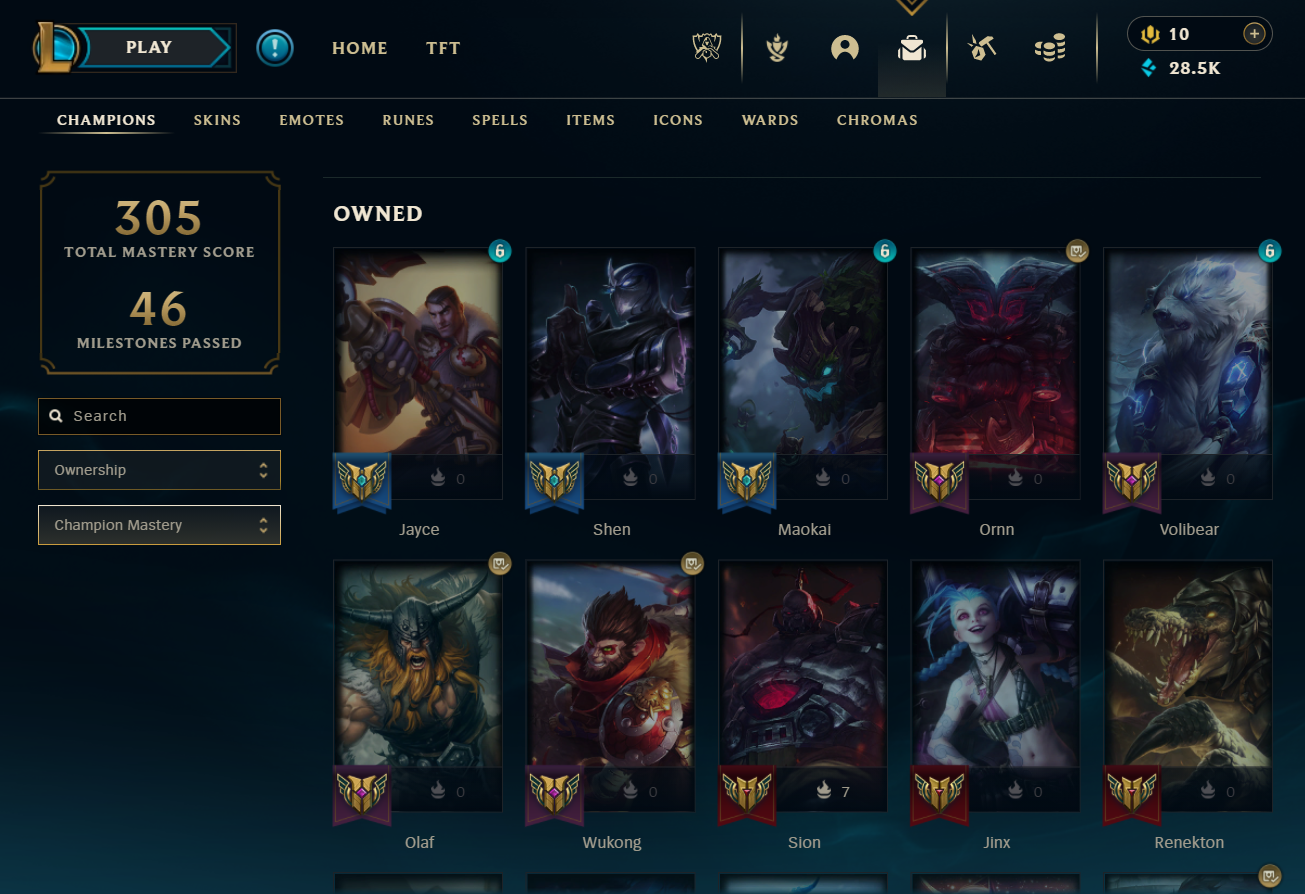The image size is (1305, 894).
Task: Select the Spells tab
Action: (500, 120)
